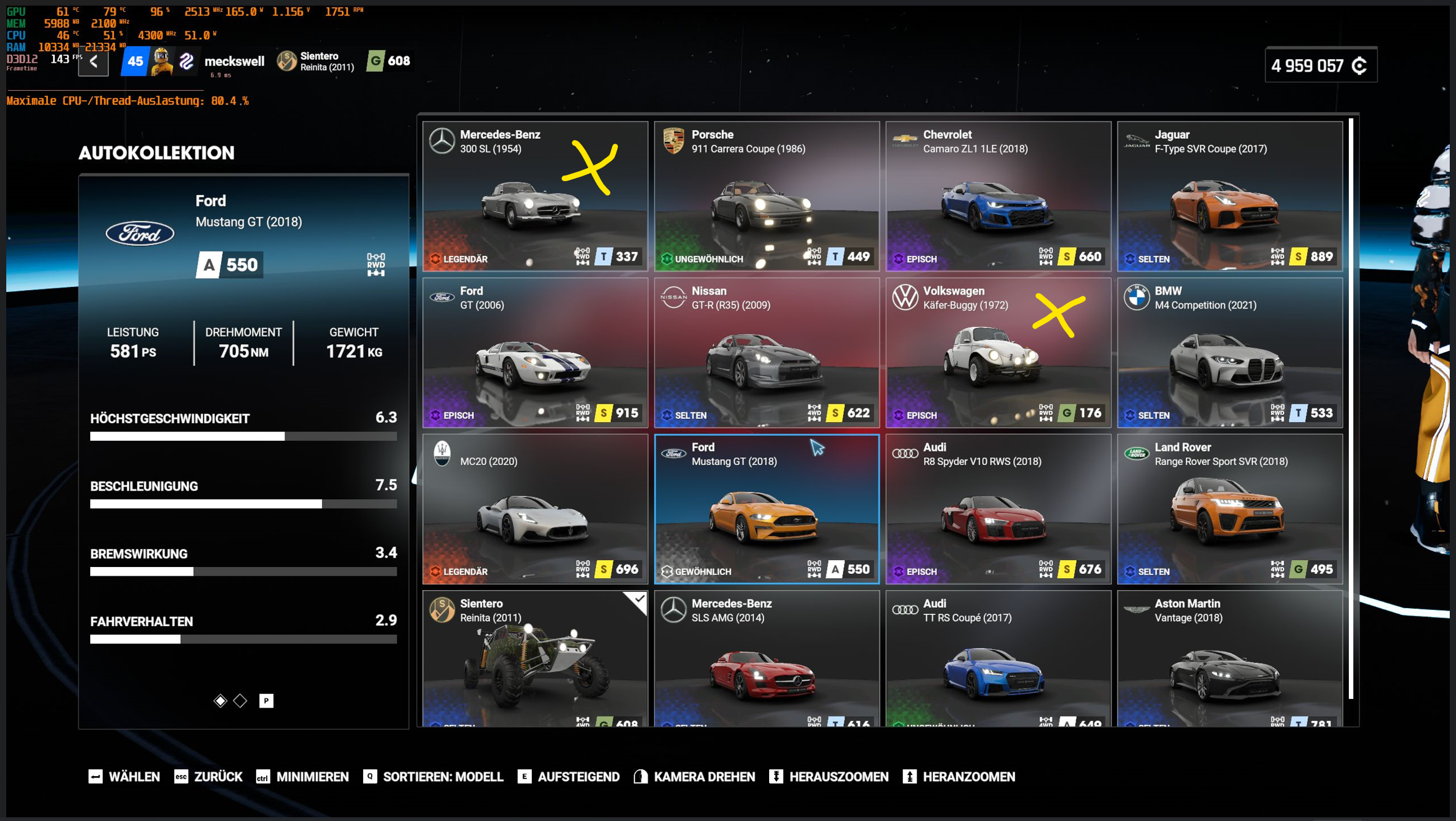Select the Jaguar logo on F-Type SVR card
This screenshot has width=1456, height=821.
click(1138, 141)
